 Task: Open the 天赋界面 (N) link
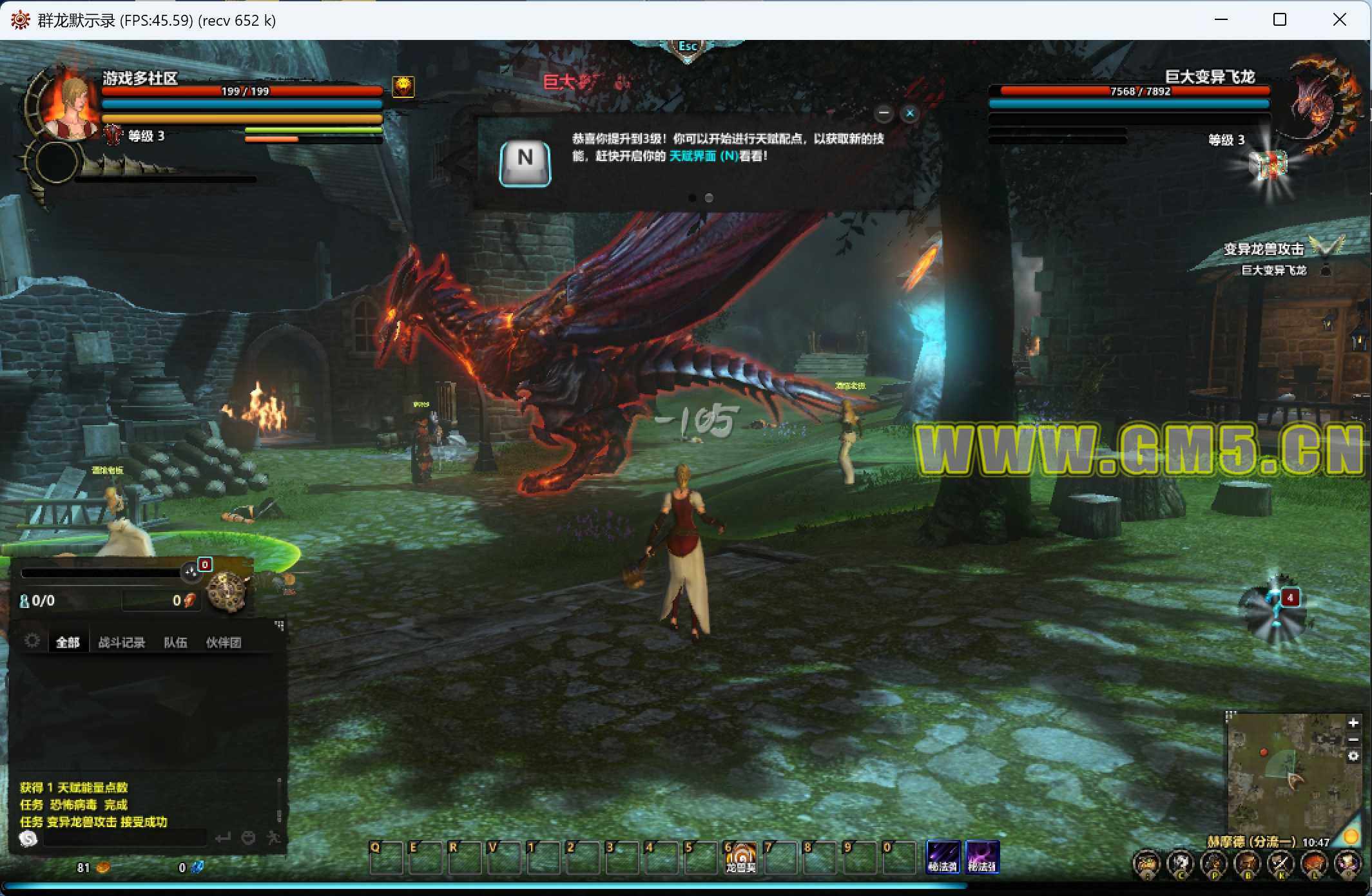click(703, 156)
